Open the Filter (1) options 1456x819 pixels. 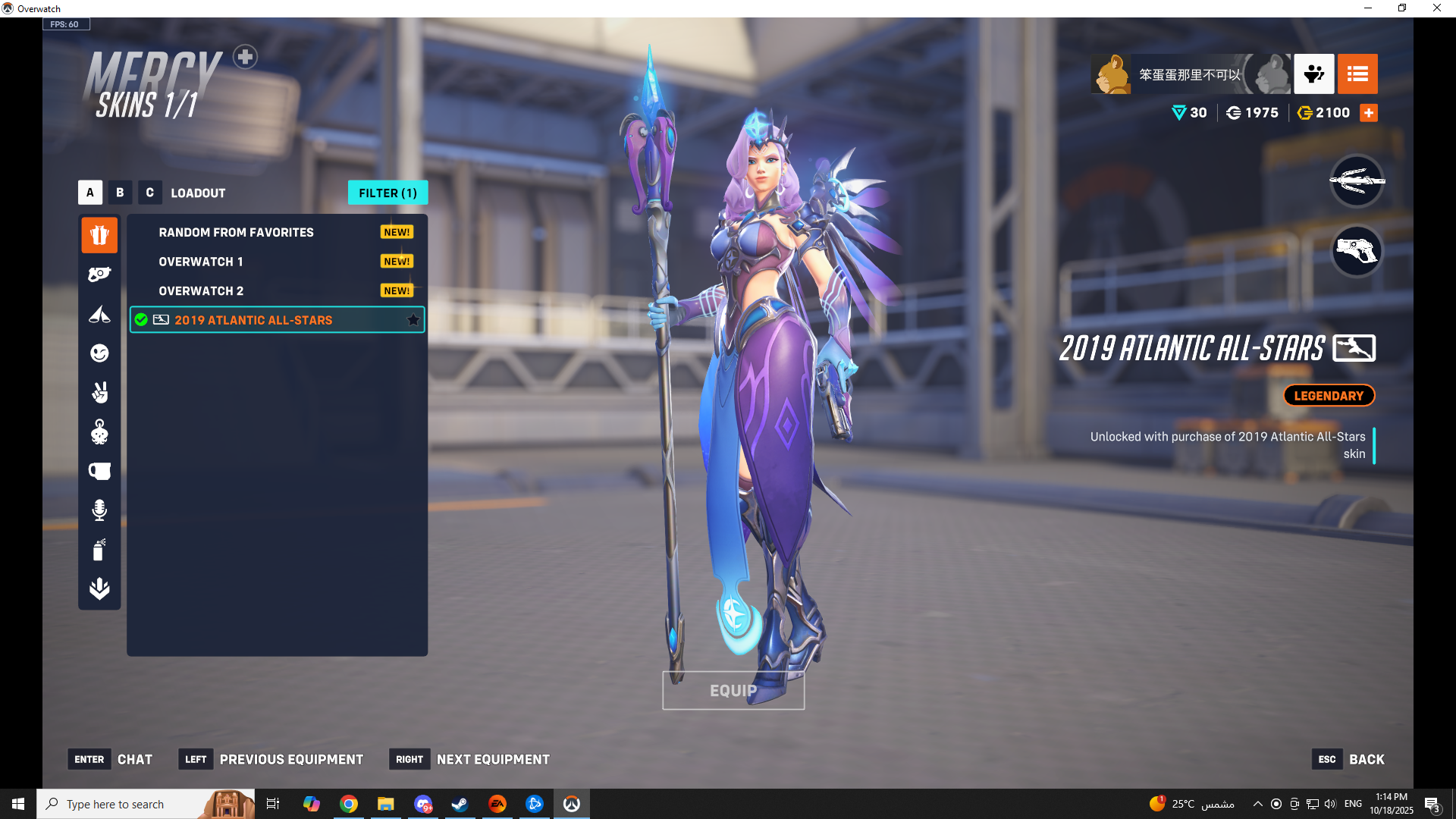click(x=388, y=193)
